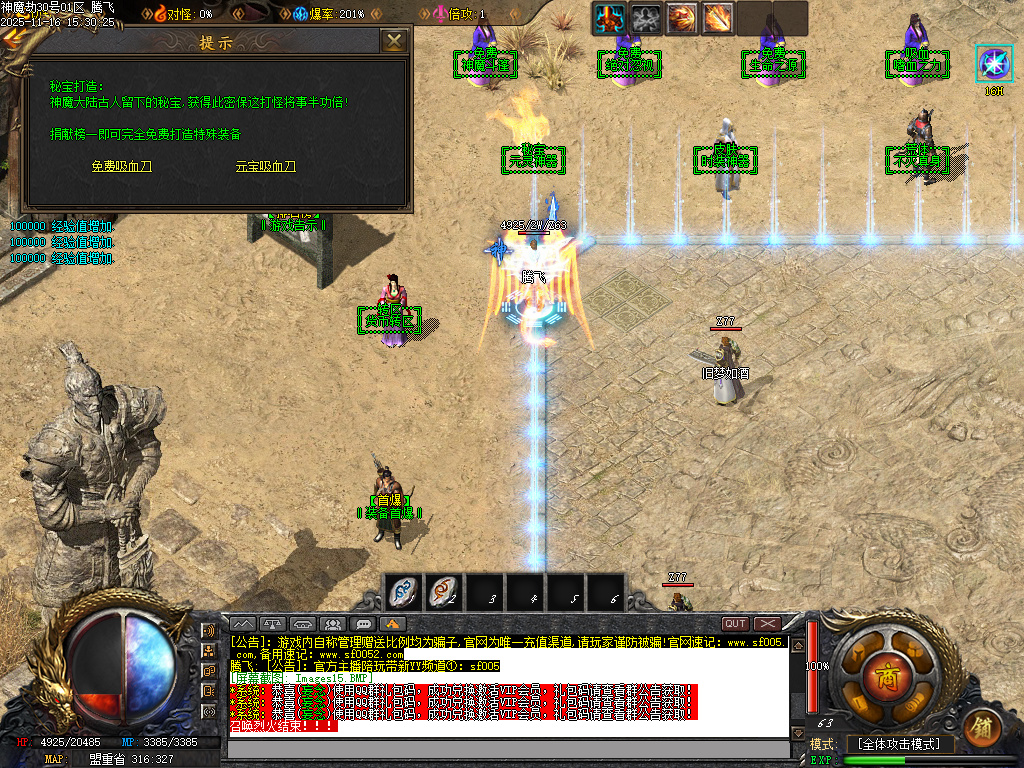
Task: Use the item in hotbar slot 1
Action: pyautogui.click(x=404, y=592)
